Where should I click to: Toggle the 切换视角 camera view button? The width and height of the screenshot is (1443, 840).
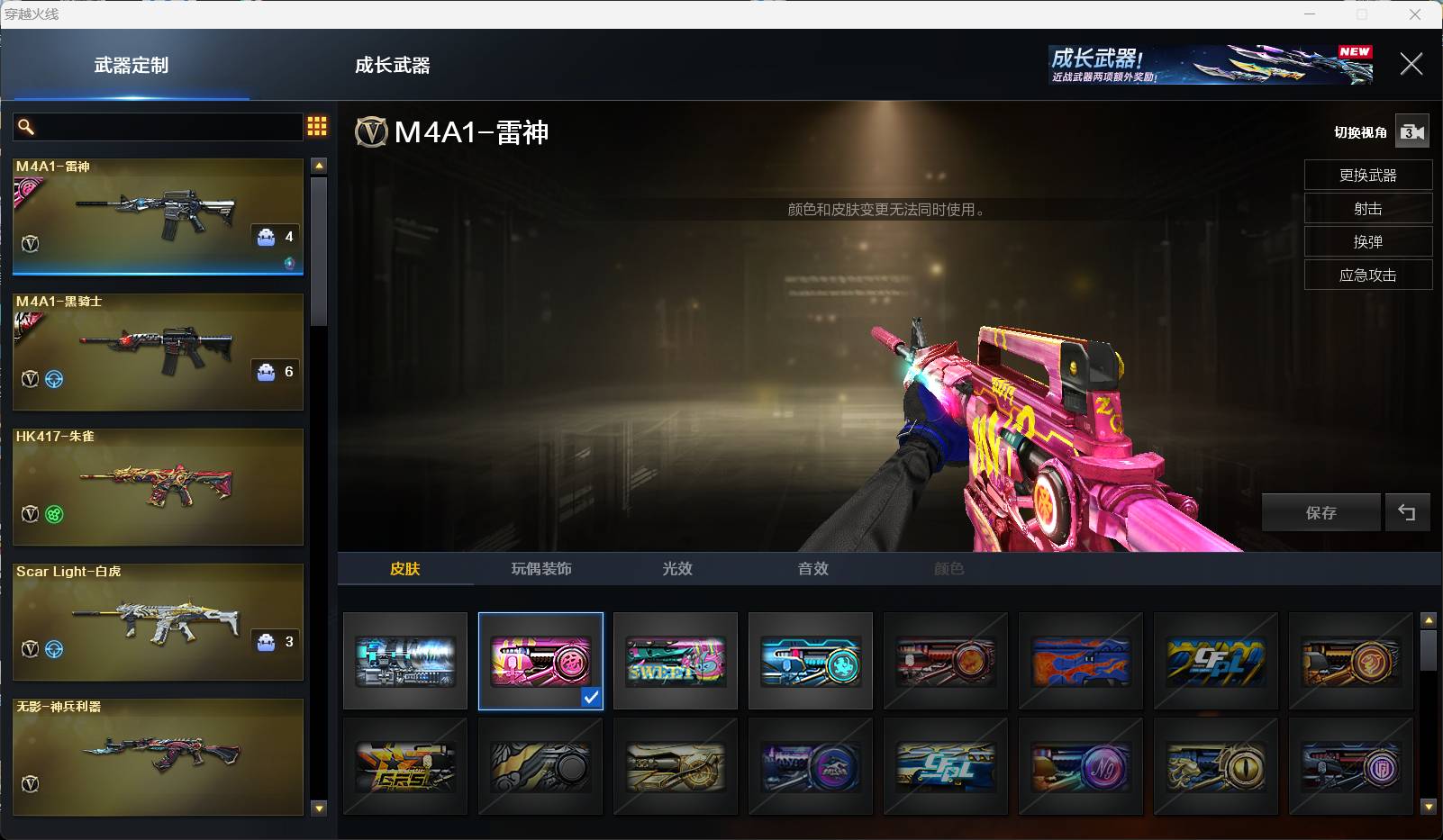(x=1411, y=132)
